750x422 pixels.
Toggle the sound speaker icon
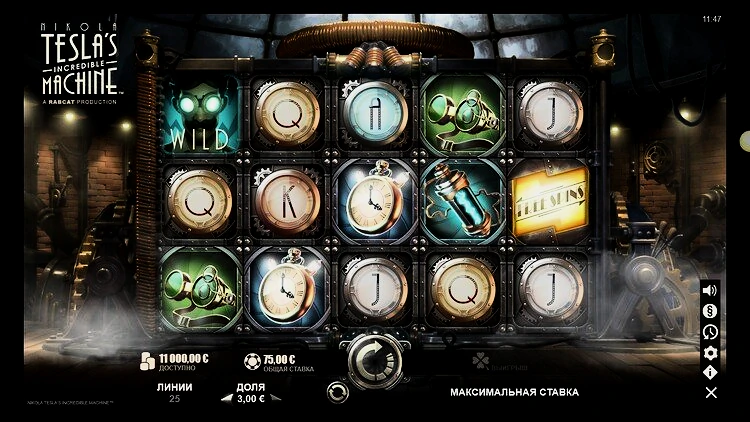(x=710, y=291)
